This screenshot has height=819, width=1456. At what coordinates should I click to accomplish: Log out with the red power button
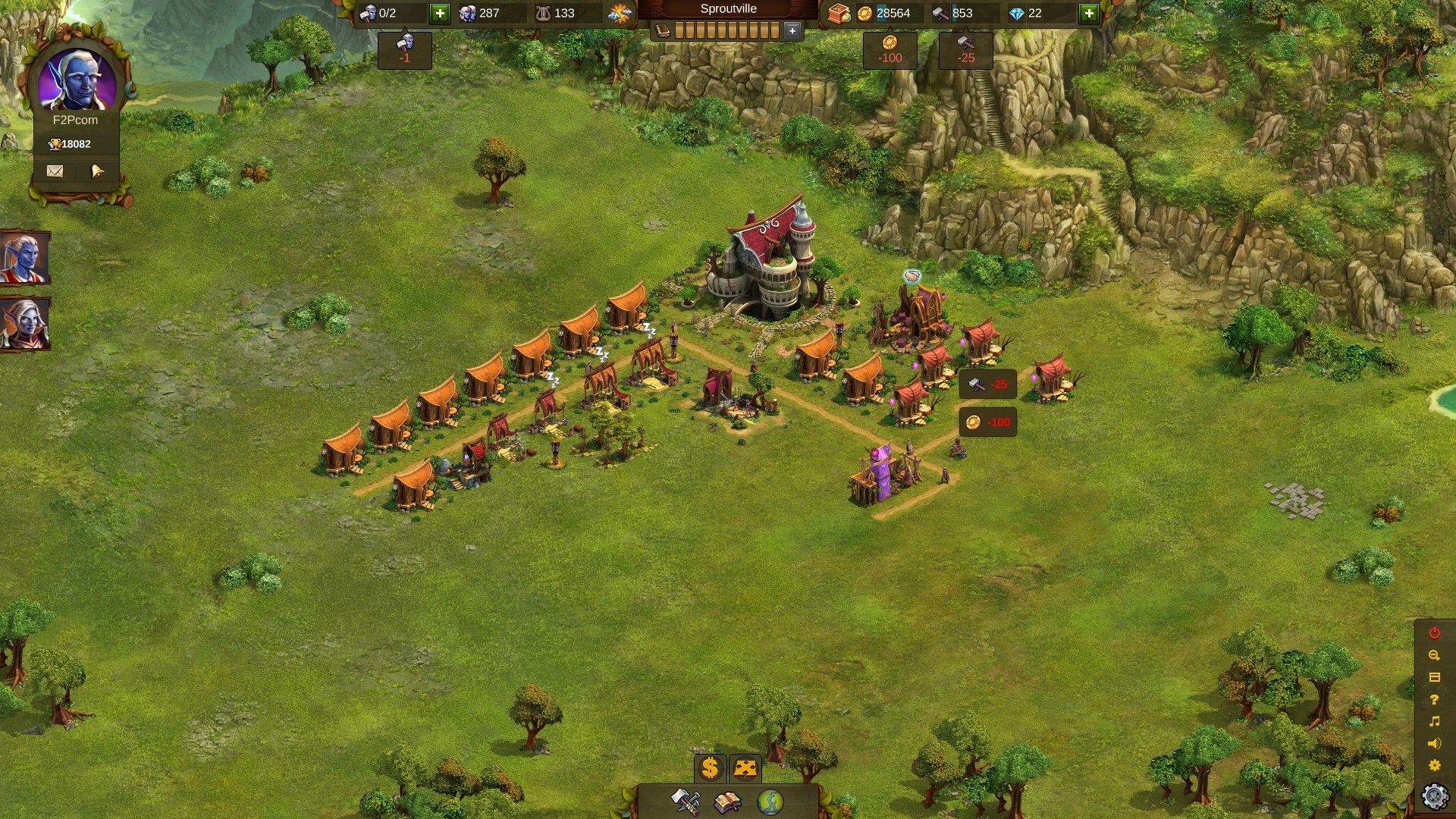(1434, 633)
